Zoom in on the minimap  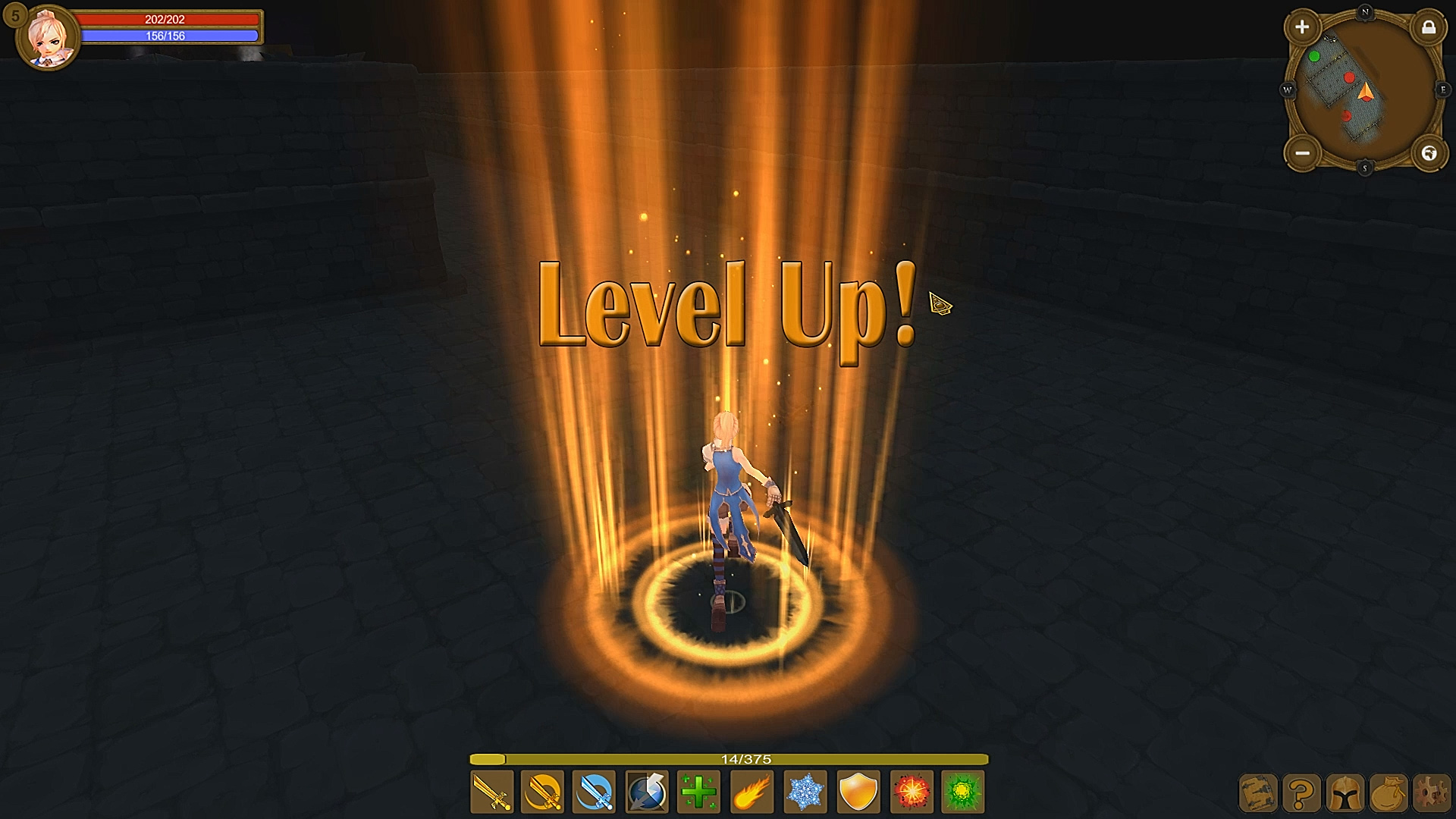[x=1302, y=27]
